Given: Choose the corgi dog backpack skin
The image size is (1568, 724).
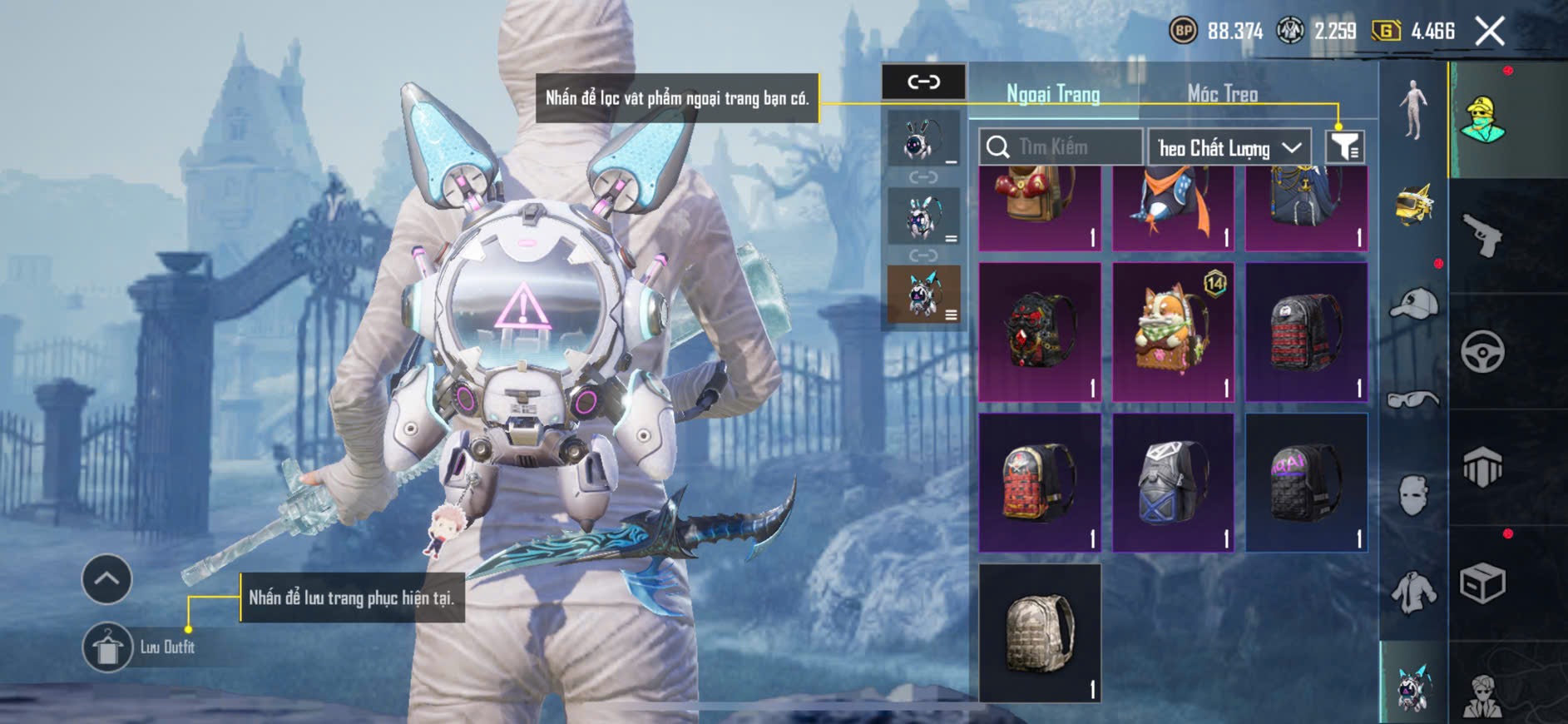Looking at the screenshot, I should point(1173,333).
